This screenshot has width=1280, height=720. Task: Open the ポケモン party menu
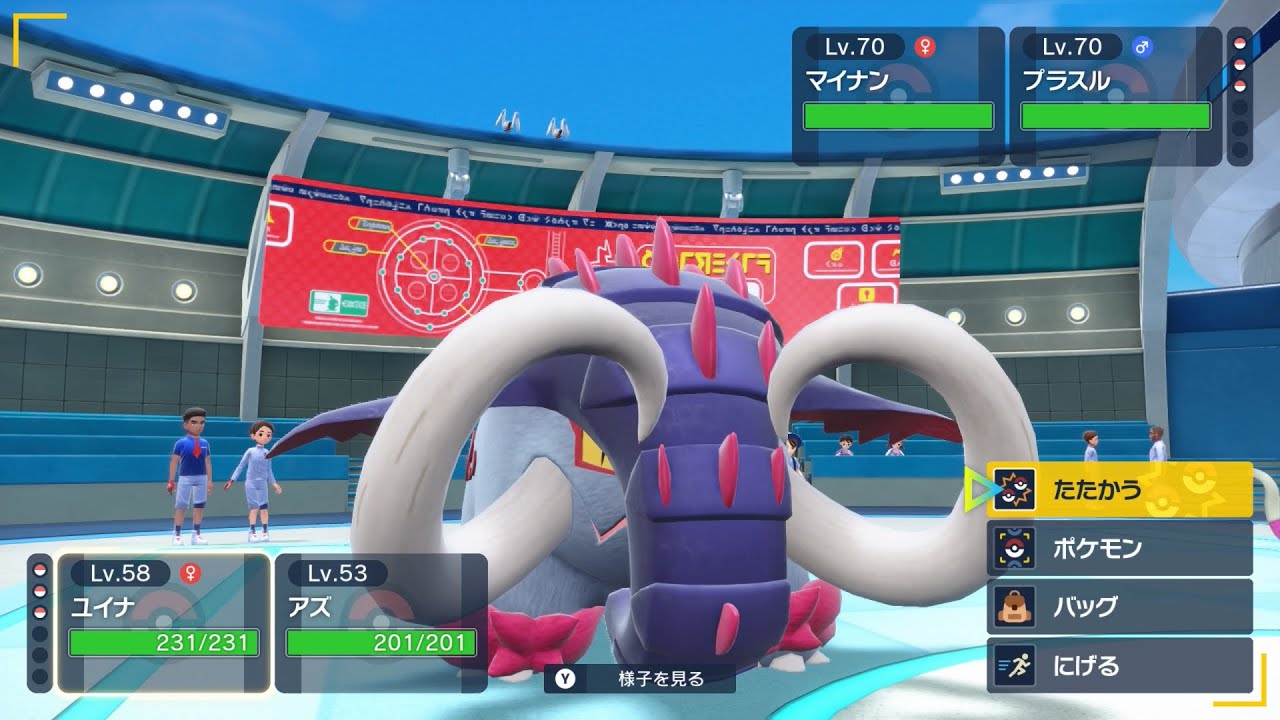pos(1119,548)
